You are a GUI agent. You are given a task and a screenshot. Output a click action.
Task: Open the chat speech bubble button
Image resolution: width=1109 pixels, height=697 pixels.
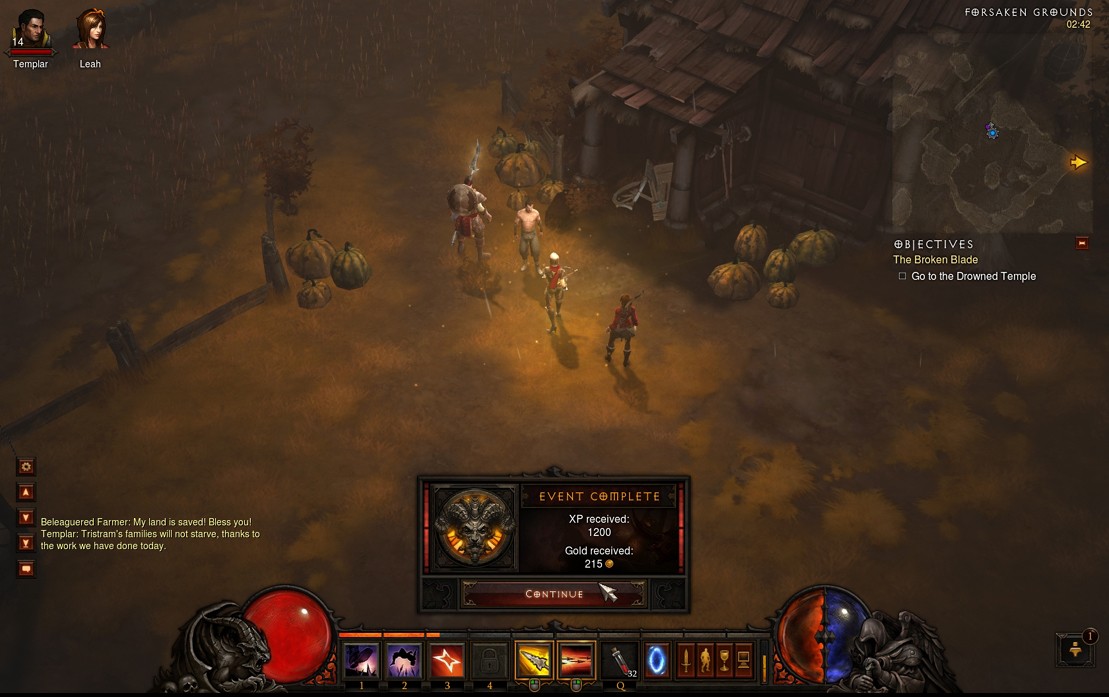[x=26, y=569]
